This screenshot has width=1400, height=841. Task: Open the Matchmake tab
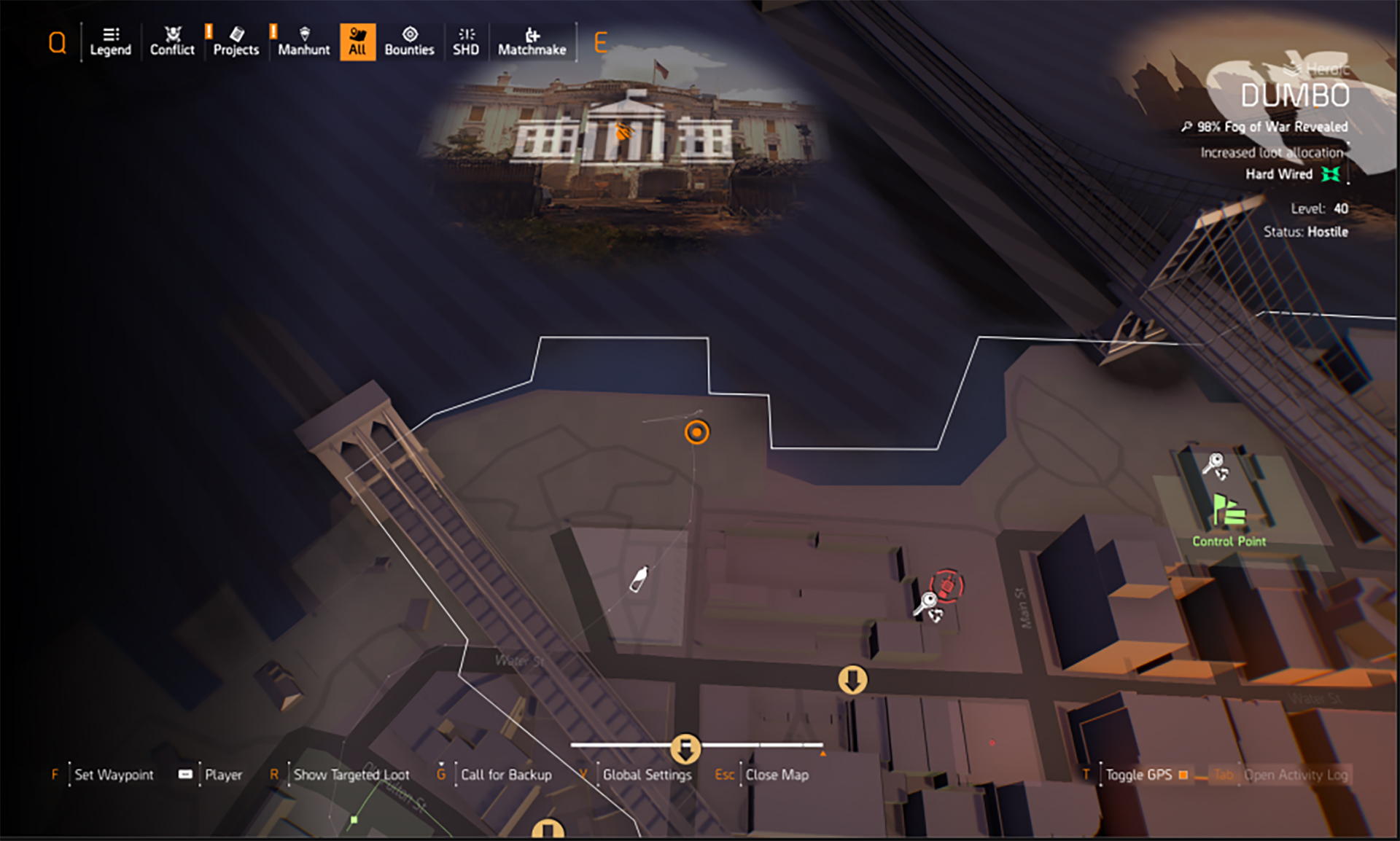[532, 42]
